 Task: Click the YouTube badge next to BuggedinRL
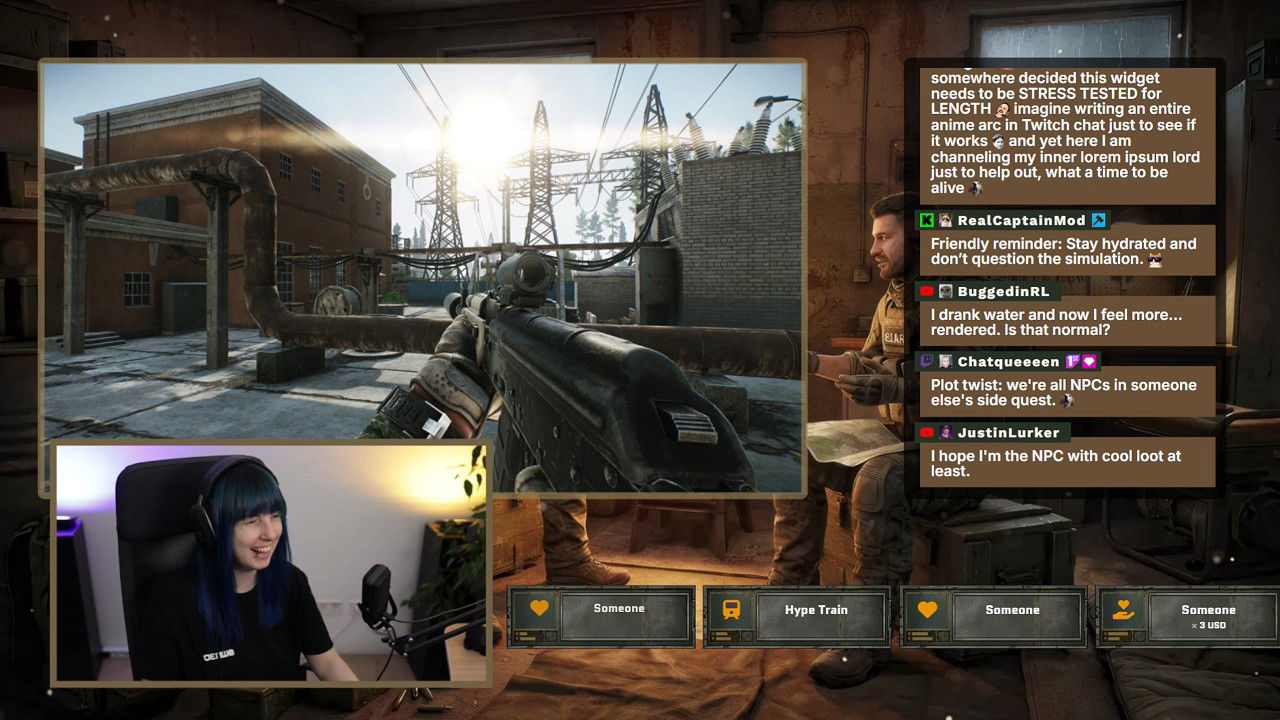[925, 291]
